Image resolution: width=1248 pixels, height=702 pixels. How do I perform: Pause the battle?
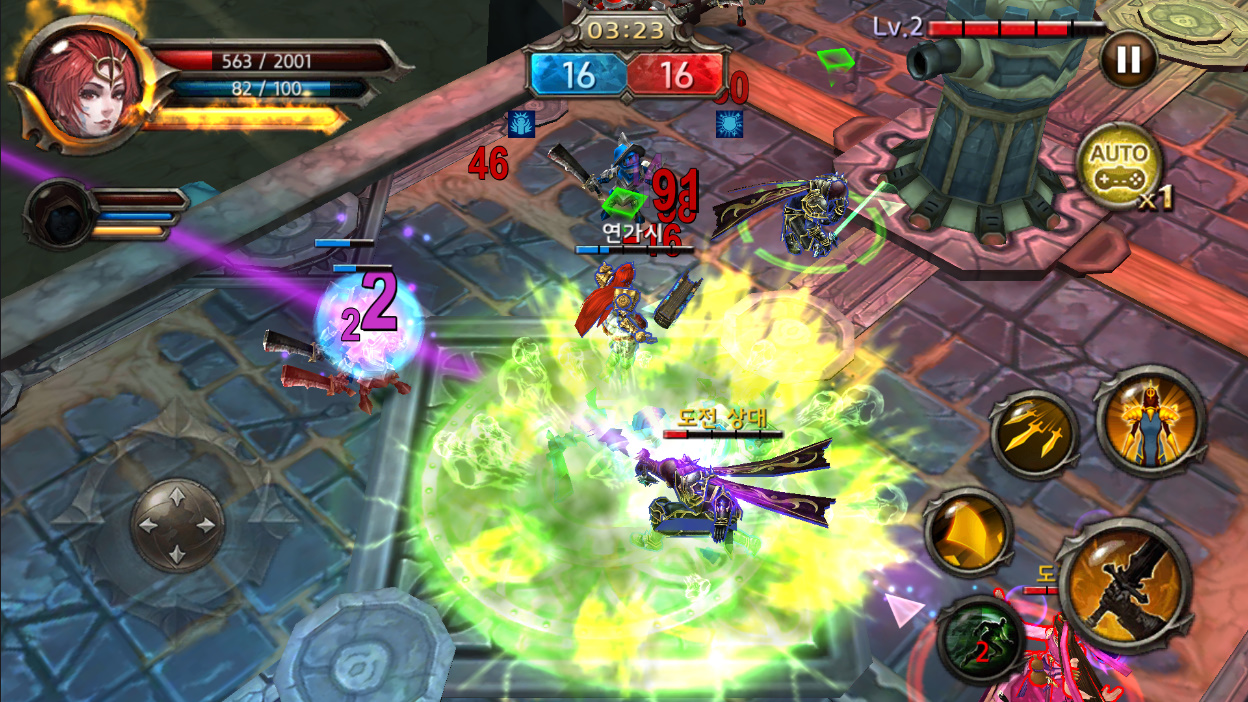click(x=1128, y=60)
